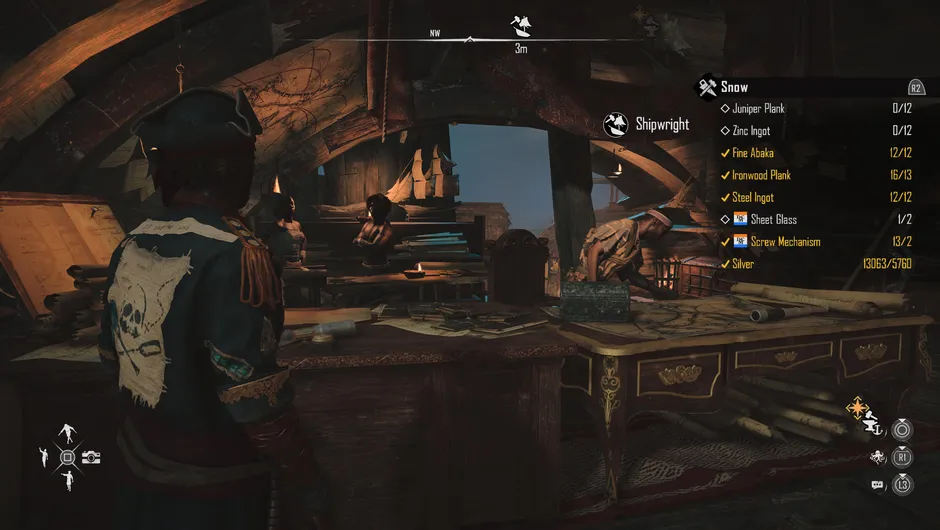This screenshot has width=940, height=530.
Task: Click the kraken octopus icon
Action: (877, 457)
